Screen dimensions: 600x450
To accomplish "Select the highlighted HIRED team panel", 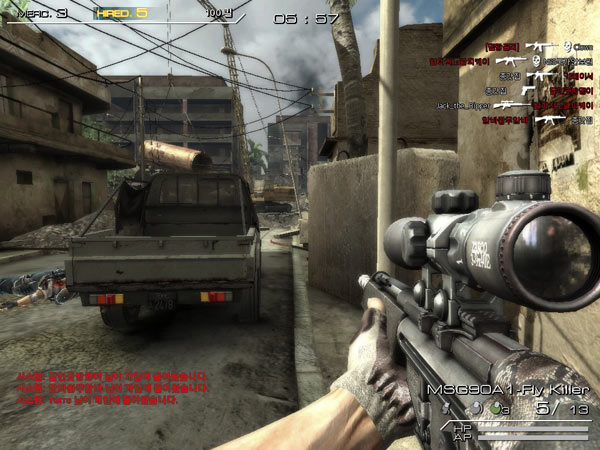I will [x=122, y=14].
